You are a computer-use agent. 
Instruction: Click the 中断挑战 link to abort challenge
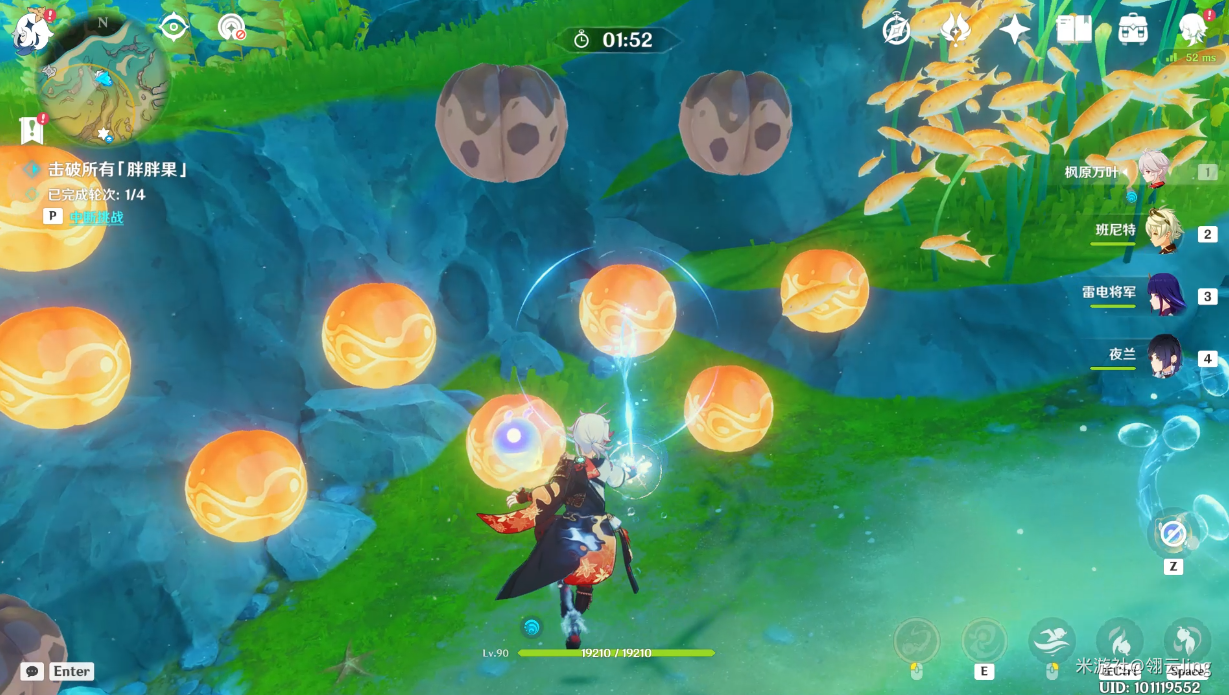click(97, 217)
